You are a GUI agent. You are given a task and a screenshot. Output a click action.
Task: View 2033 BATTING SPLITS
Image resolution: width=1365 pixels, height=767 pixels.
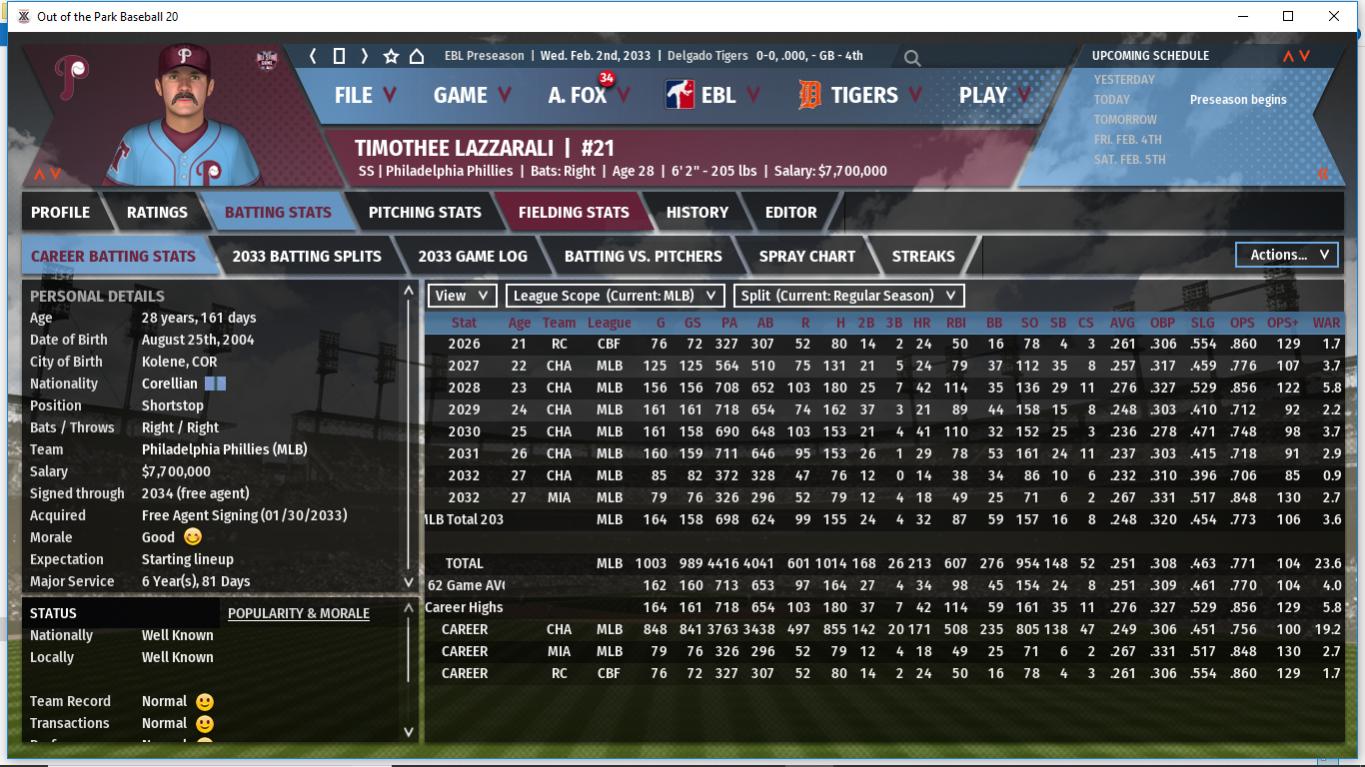306,256
